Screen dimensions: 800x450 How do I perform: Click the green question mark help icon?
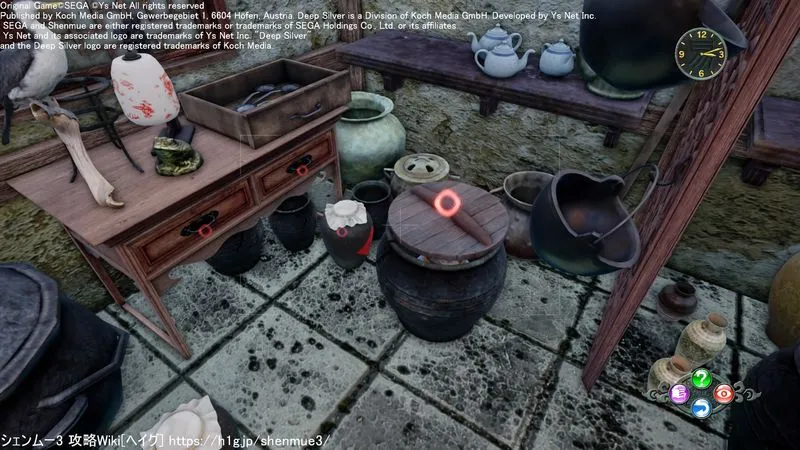(701, 378)
